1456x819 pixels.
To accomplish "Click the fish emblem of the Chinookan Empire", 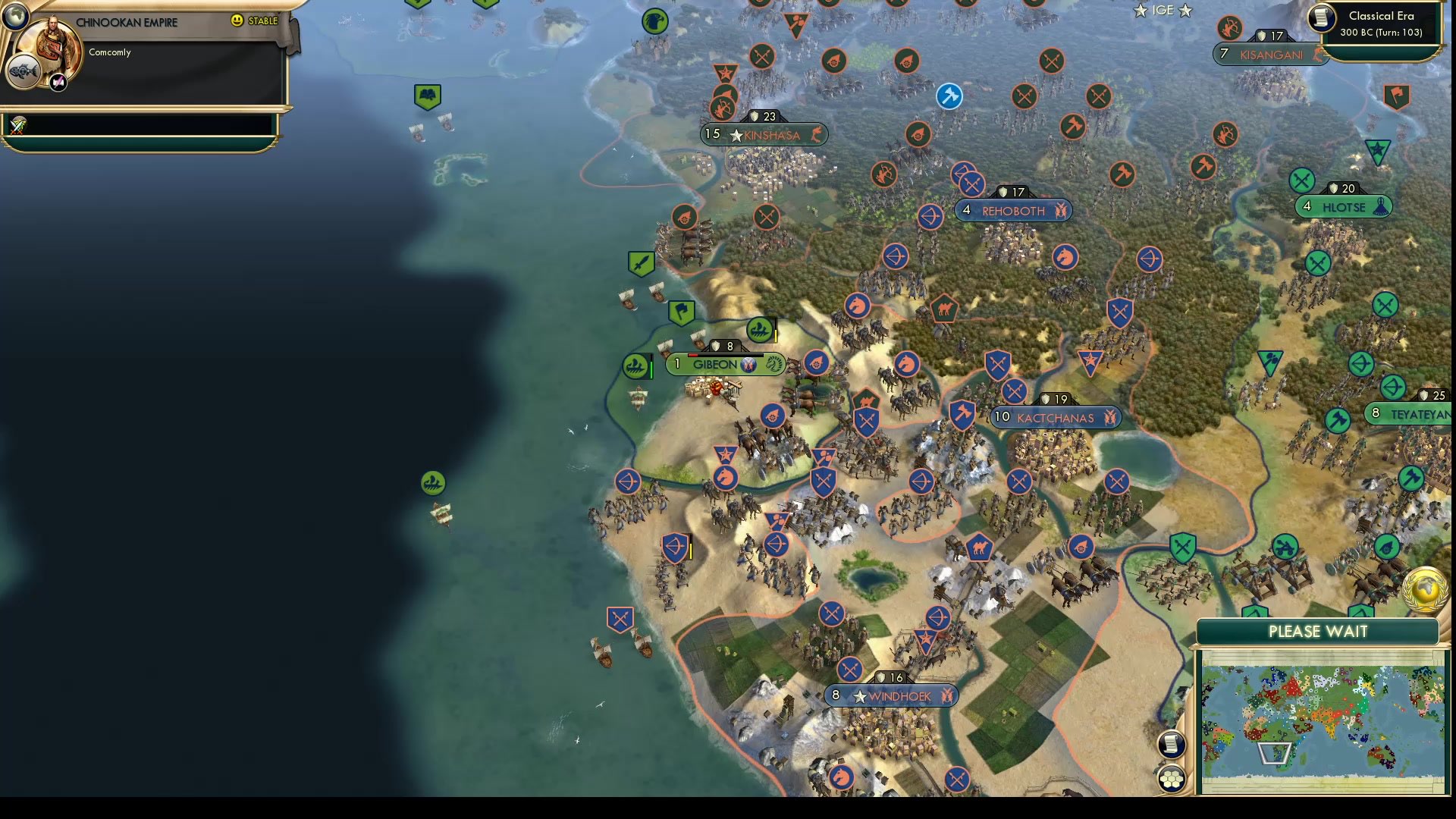I will 25,72.
